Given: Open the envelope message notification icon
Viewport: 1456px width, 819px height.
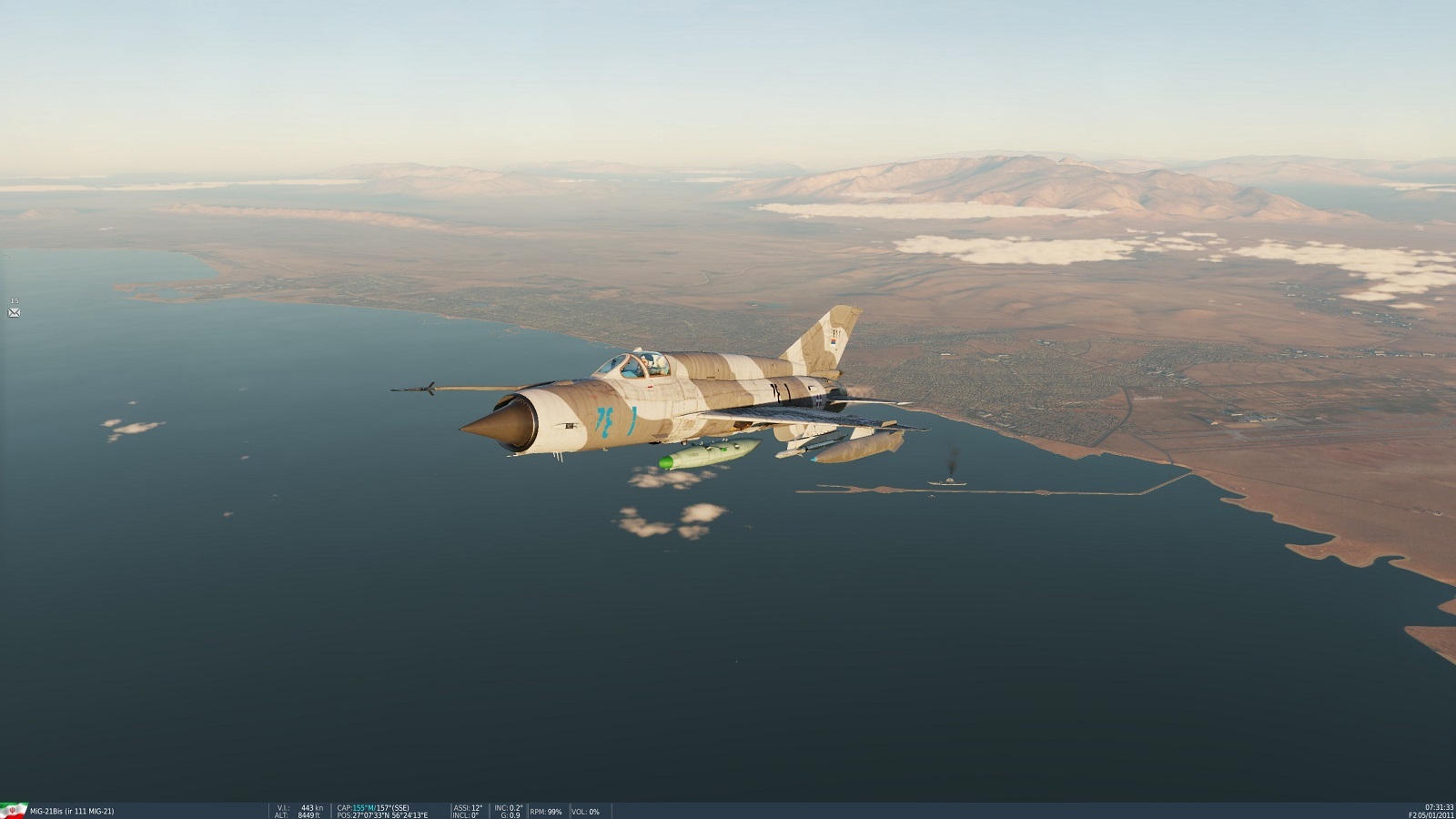Looking at the screenshot, I should [14, 312].
